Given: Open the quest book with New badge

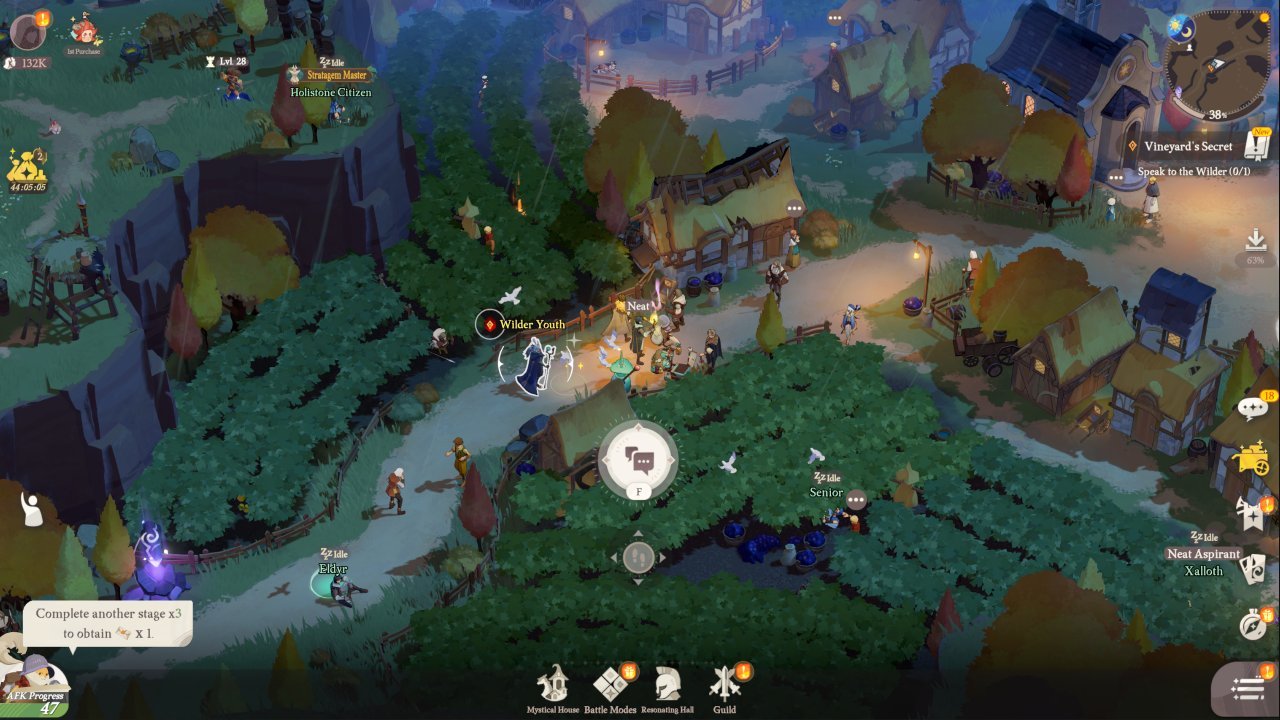Looking at the screenshot, I should click(x=1256, y=146).
